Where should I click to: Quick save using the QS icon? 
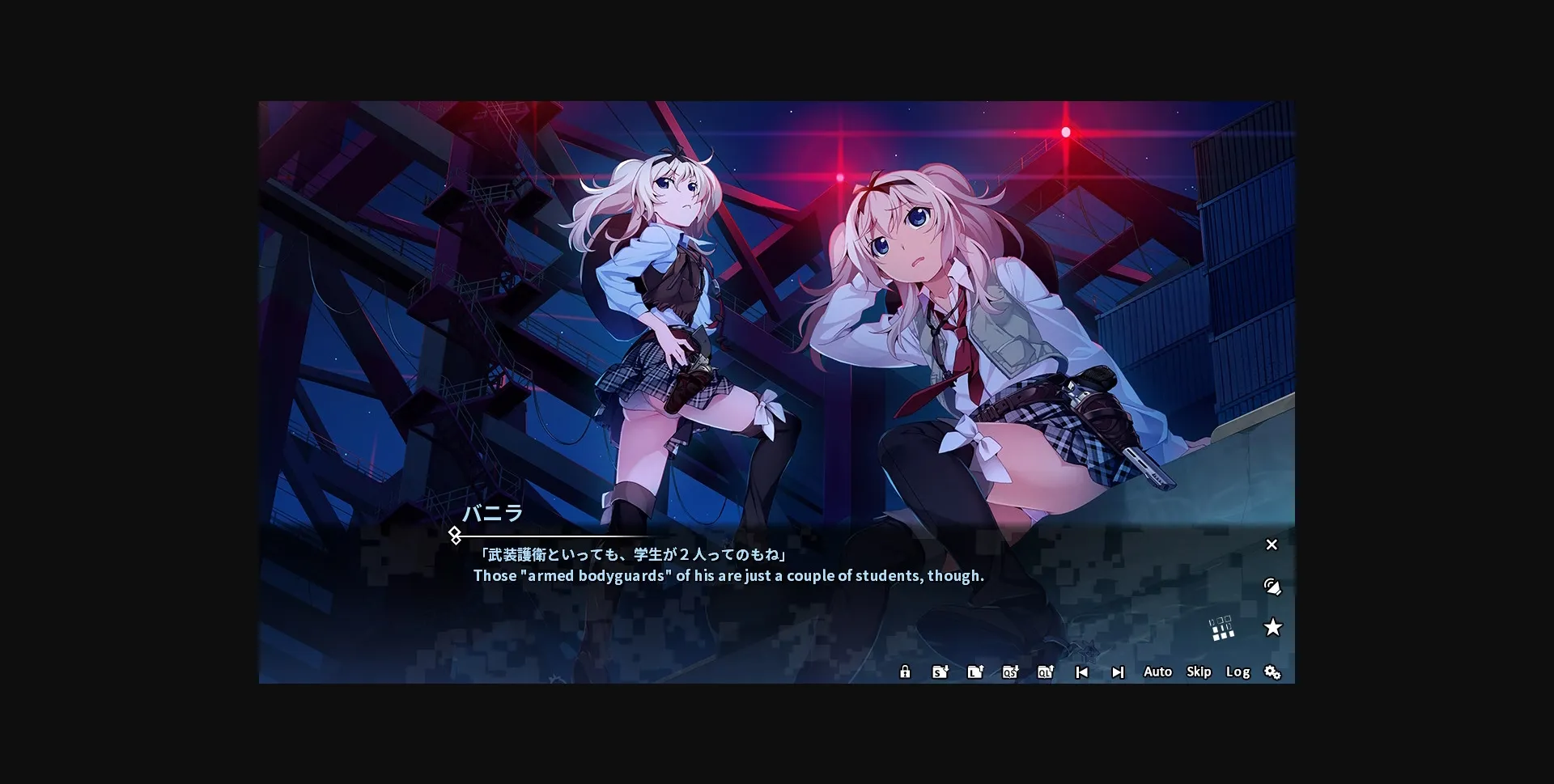pyautogui.click(x=1009, y=672)
